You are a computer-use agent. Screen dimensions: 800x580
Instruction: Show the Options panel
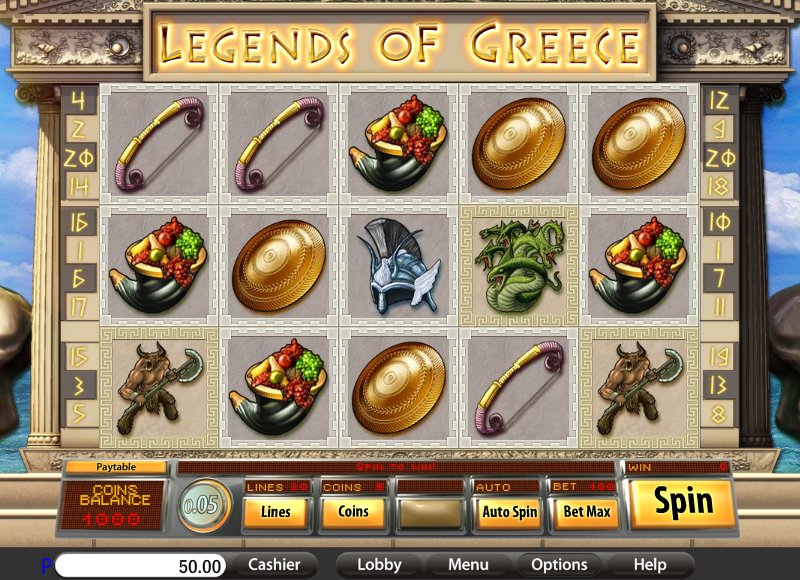click(x=558, y=565)
